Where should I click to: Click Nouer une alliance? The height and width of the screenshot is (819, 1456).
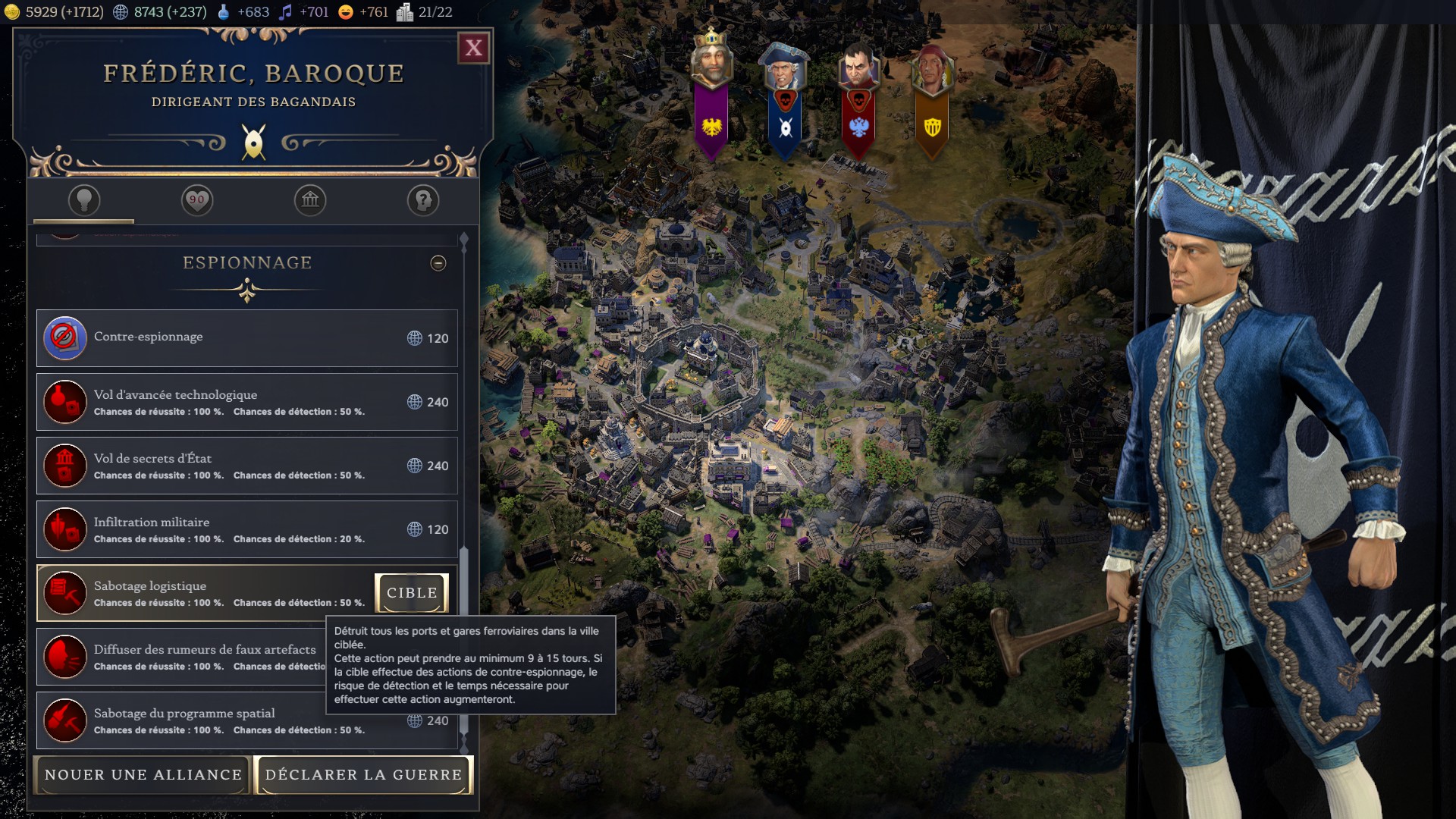tap(143, 775)
